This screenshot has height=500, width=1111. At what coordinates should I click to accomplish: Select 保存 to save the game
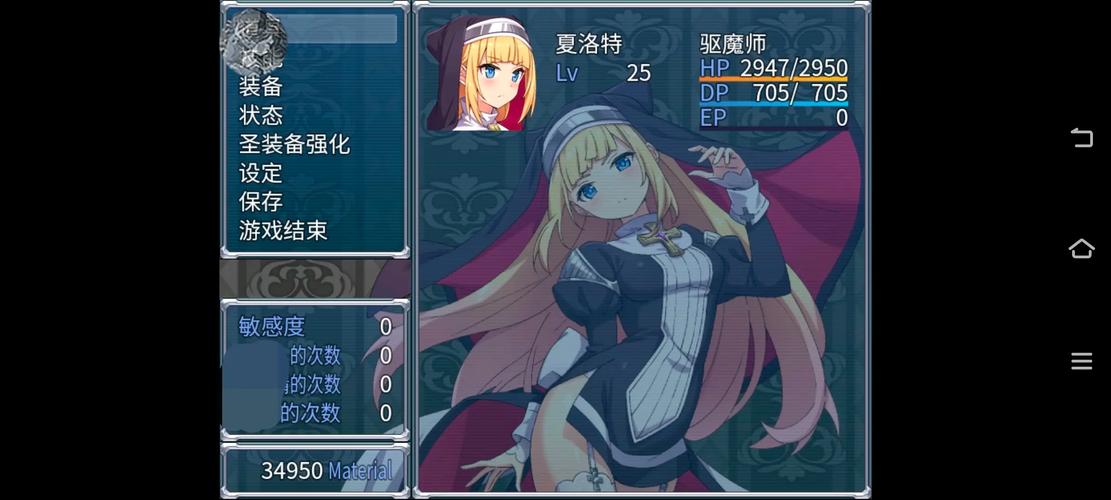point(261,202)
